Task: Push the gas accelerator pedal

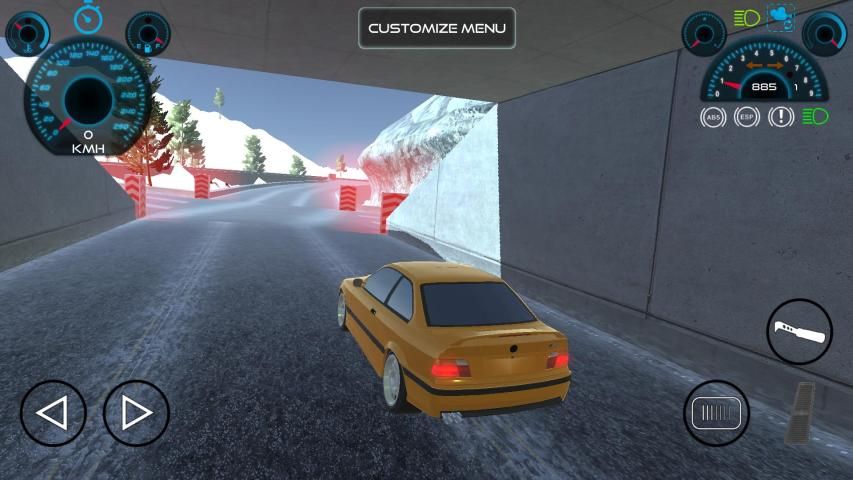Action: click(802, 411)
